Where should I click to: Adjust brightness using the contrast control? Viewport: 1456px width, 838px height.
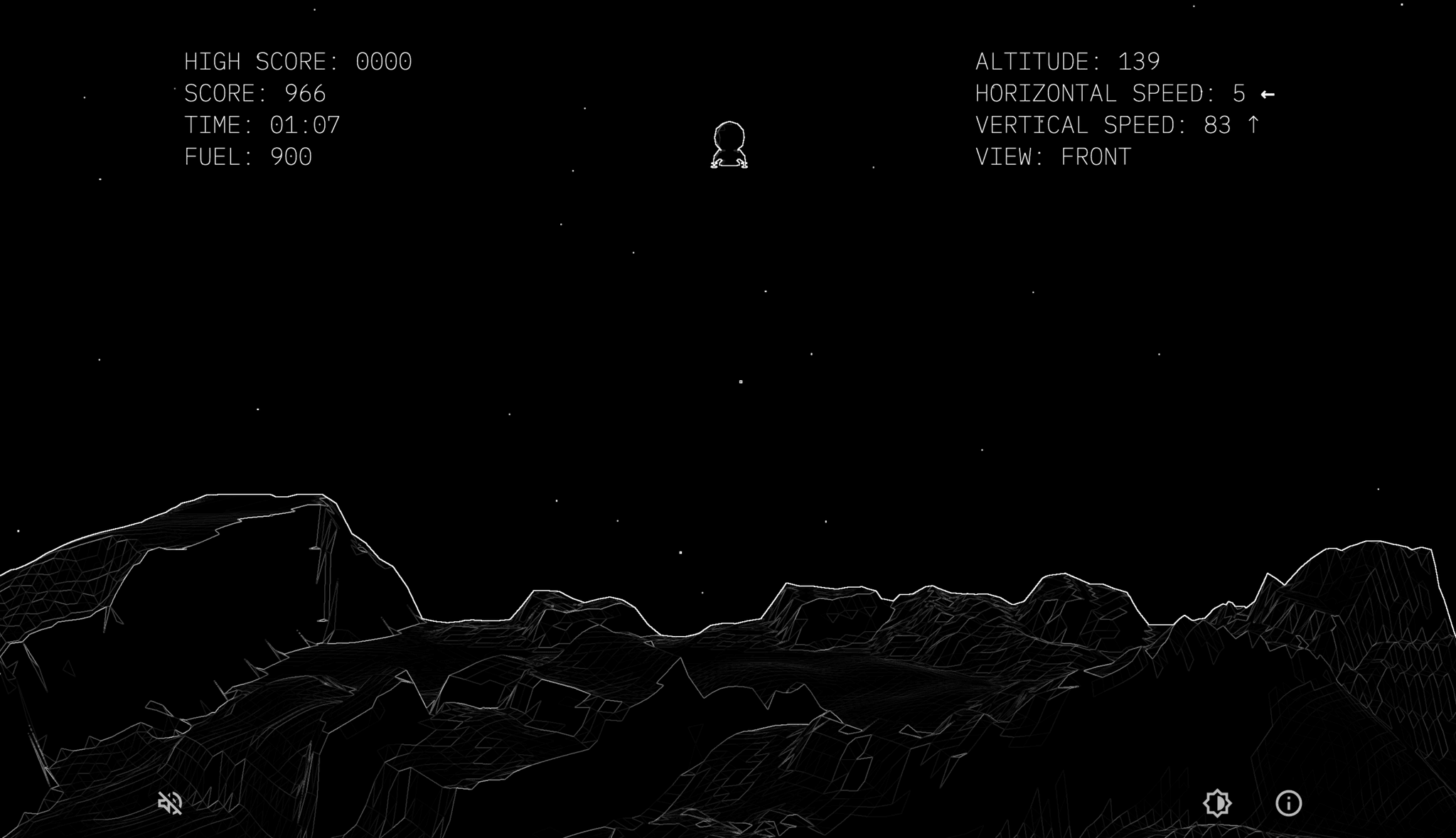point(1217,803)
